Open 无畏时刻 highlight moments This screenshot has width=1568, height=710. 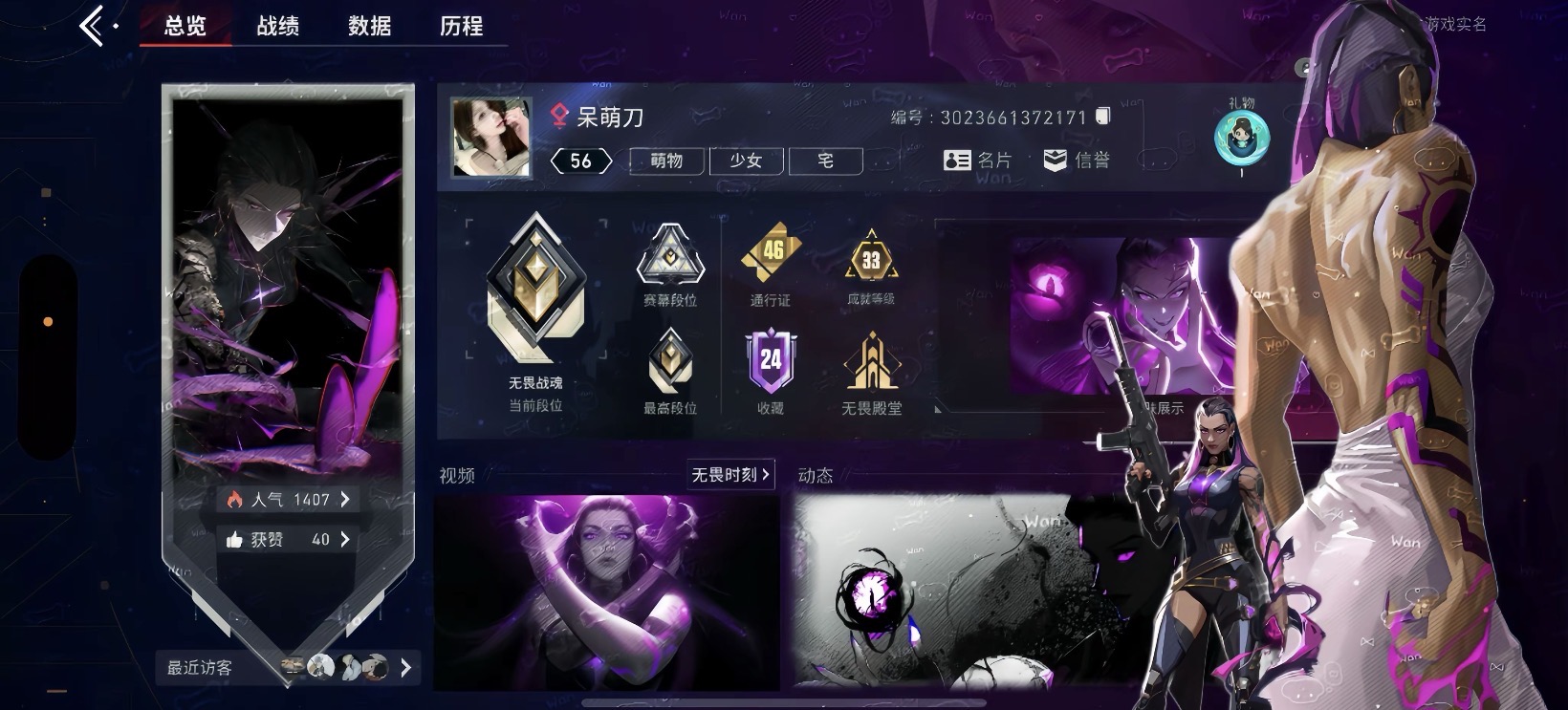coord(729,475)
